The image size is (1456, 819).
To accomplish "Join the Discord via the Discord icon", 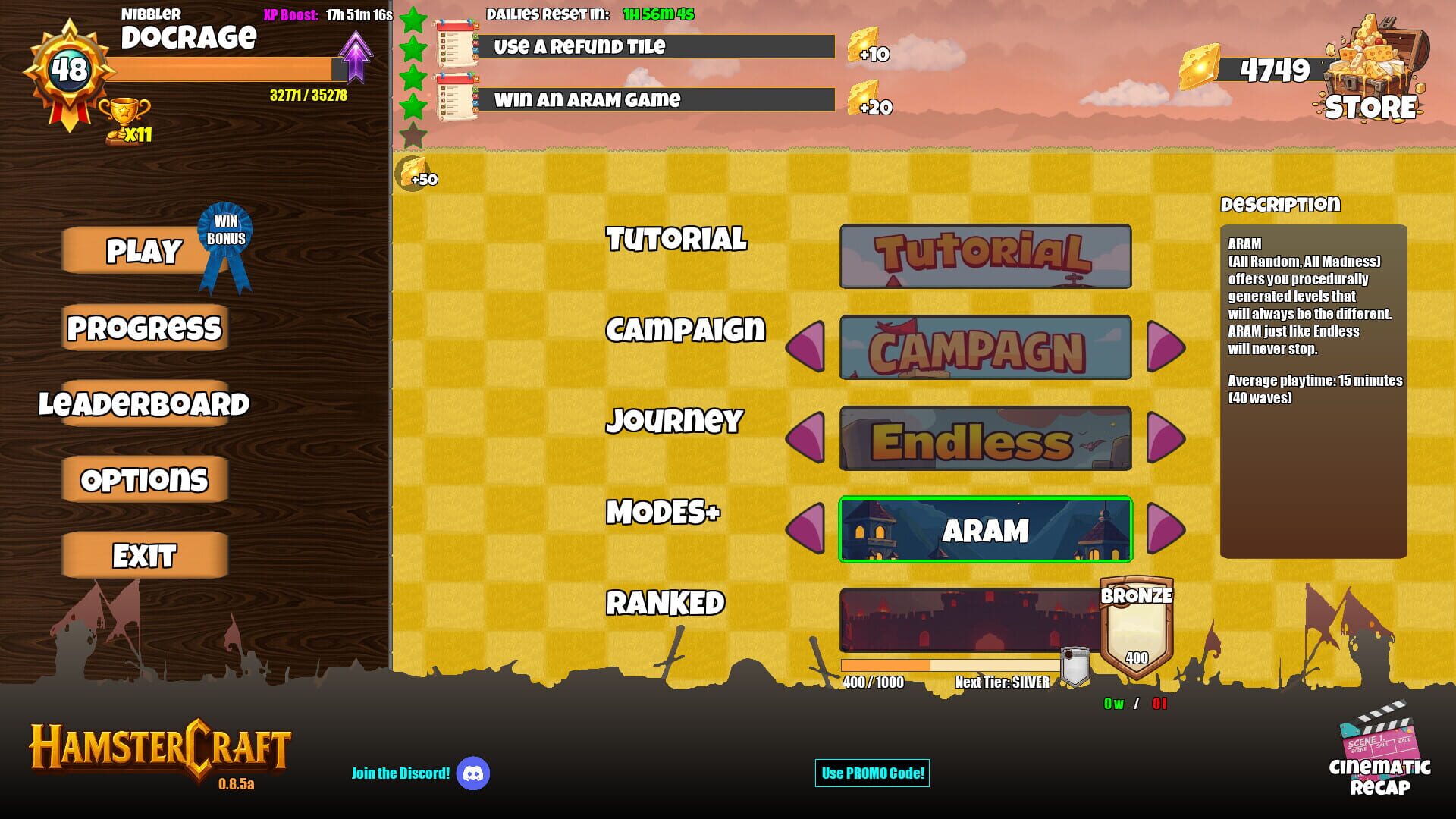I will (473, 773).
